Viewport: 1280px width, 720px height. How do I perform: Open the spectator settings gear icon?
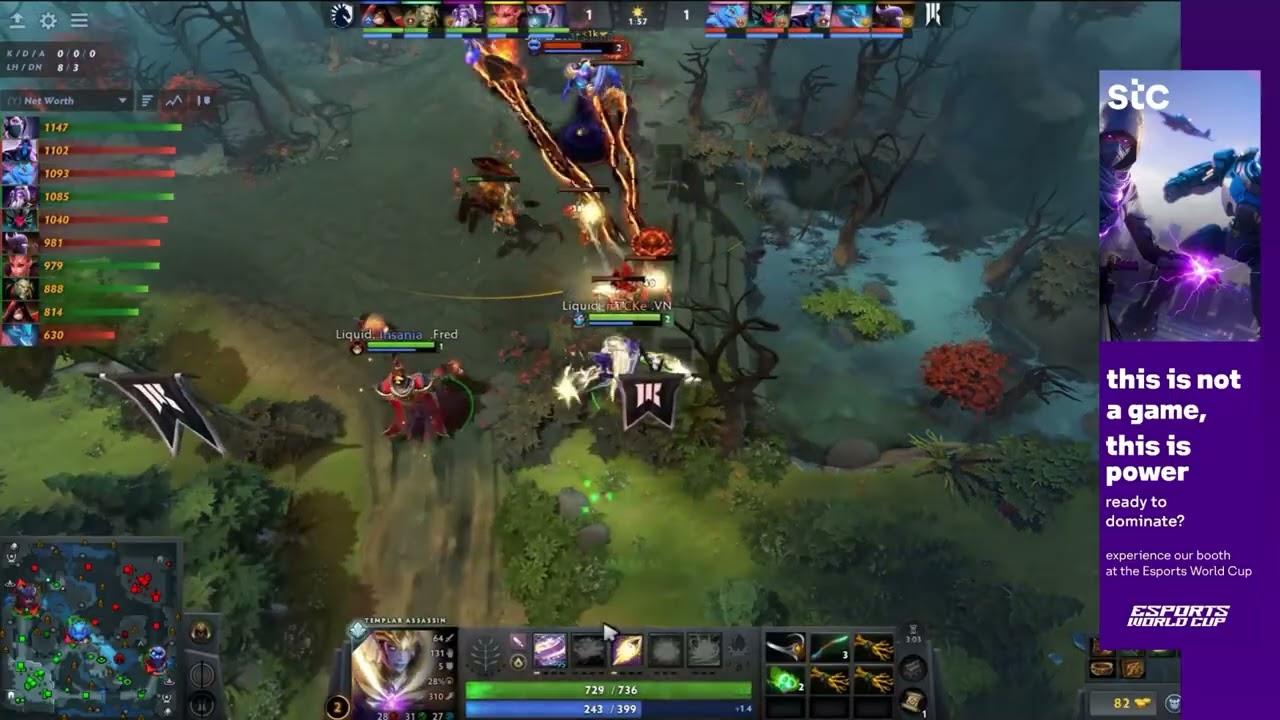tap(46, 20)
